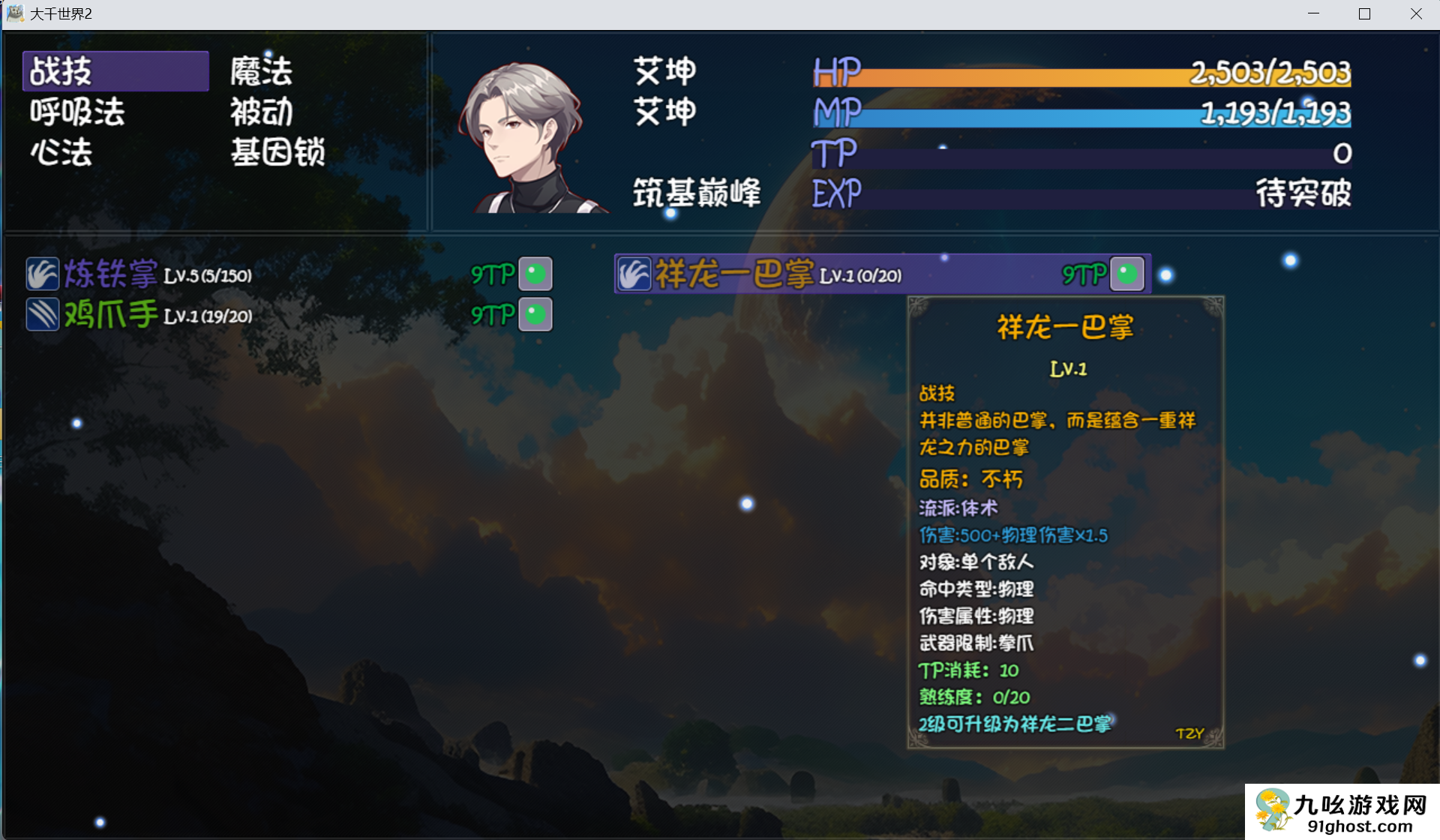Viewport: 1440px width, 840px height.
Task: Open the 心法 skill category
Action: pos(61,152)
